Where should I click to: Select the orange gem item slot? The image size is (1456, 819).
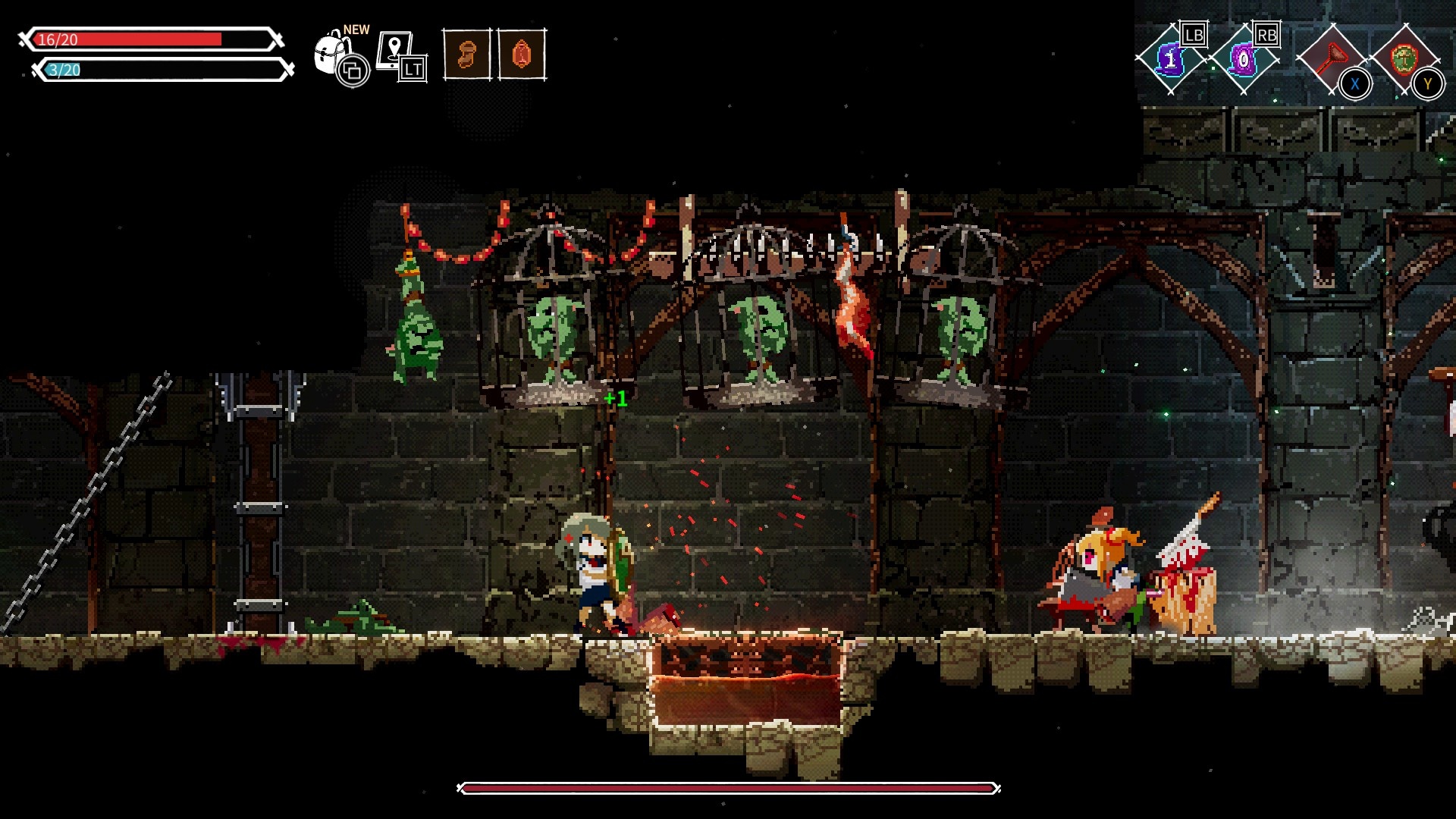click(x=522, y=55)
